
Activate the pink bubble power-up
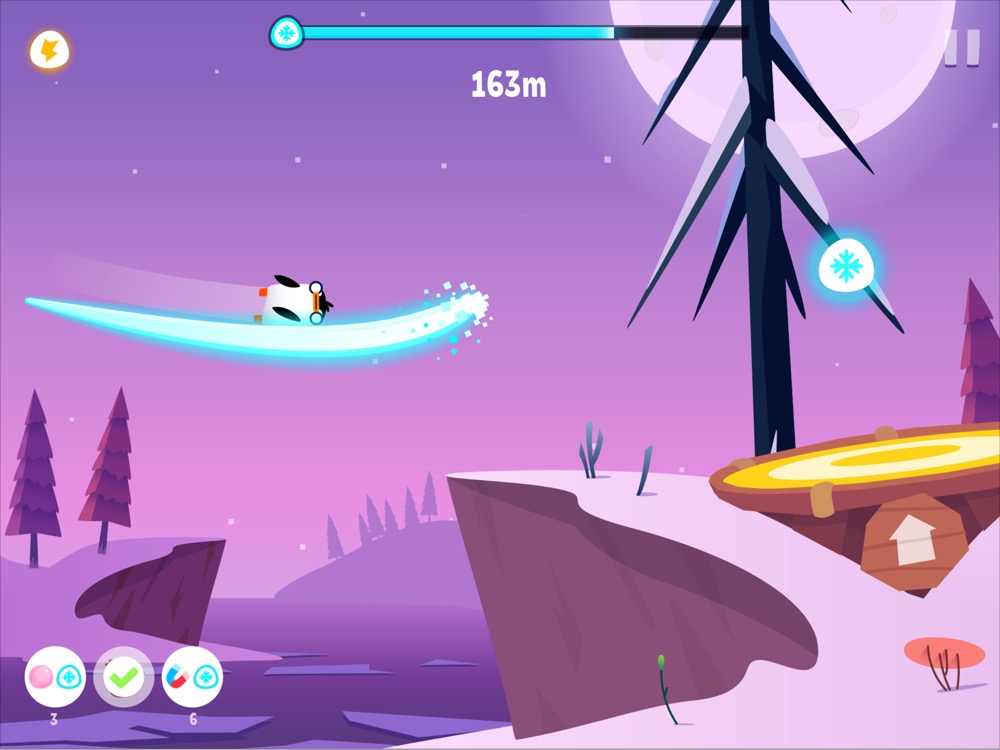point(55,677)
